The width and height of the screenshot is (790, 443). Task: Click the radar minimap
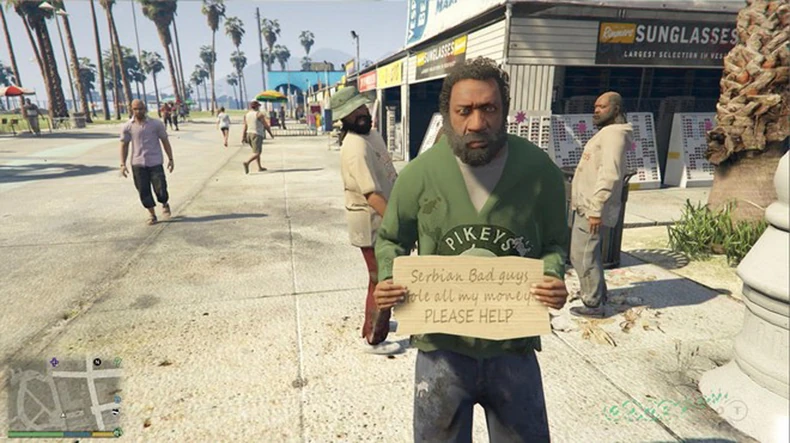[x=65, y=394]
